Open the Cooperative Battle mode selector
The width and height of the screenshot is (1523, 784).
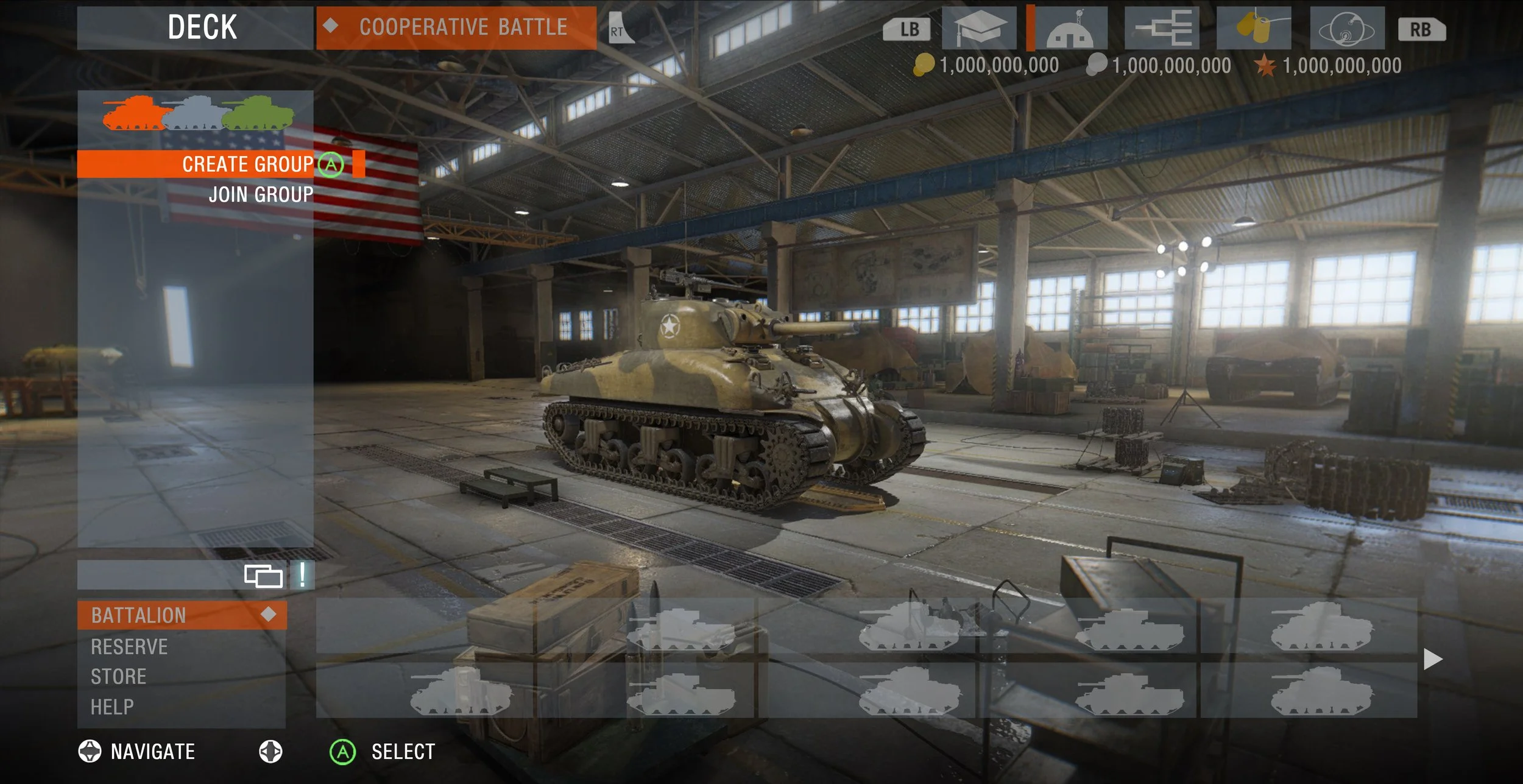[456, 27]
